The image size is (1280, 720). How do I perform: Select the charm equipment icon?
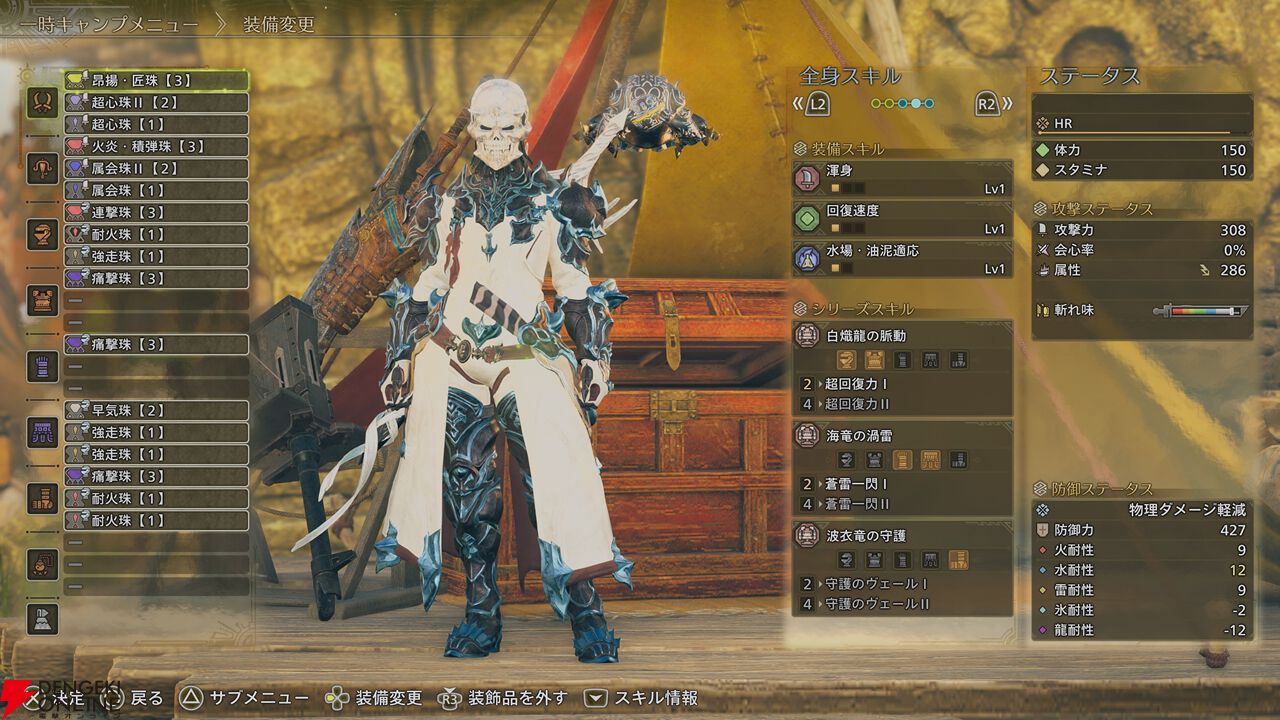tap(42, 564)
